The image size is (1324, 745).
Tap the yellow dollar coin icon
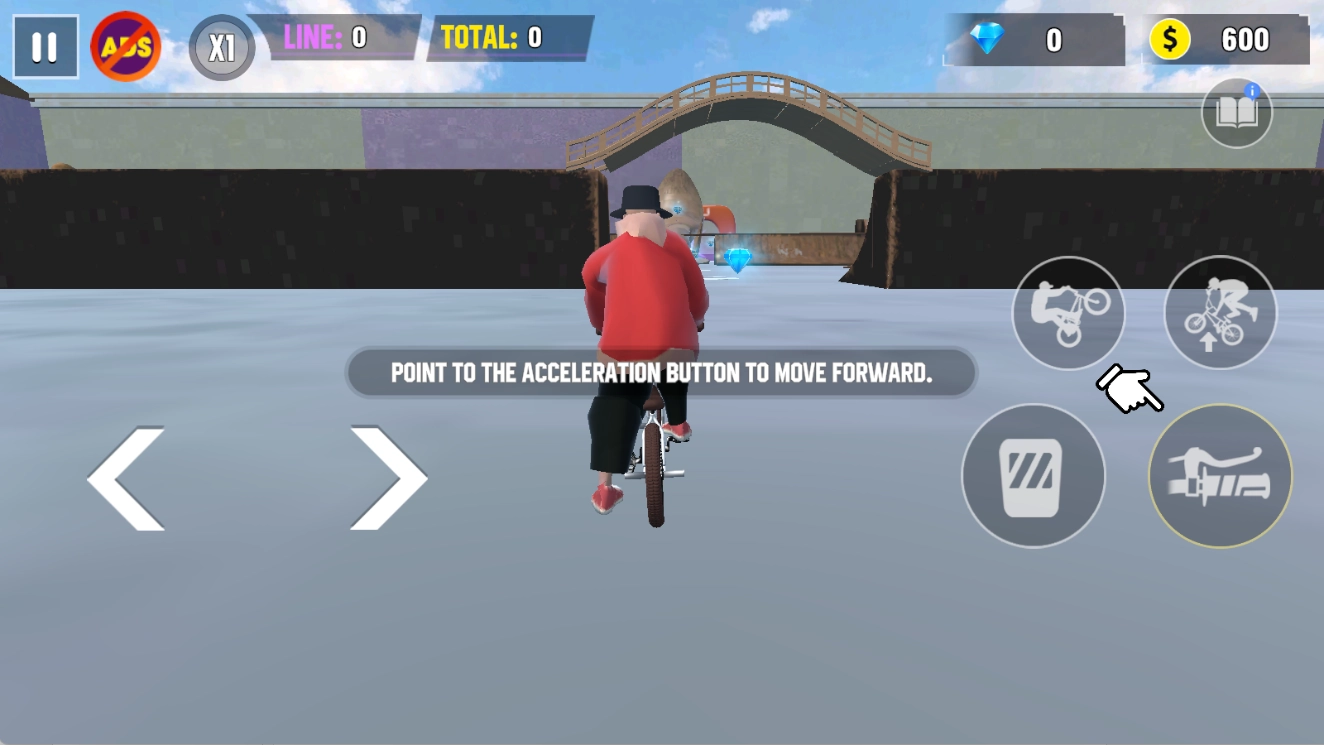pyautogui.click(x=1168, y=39)
